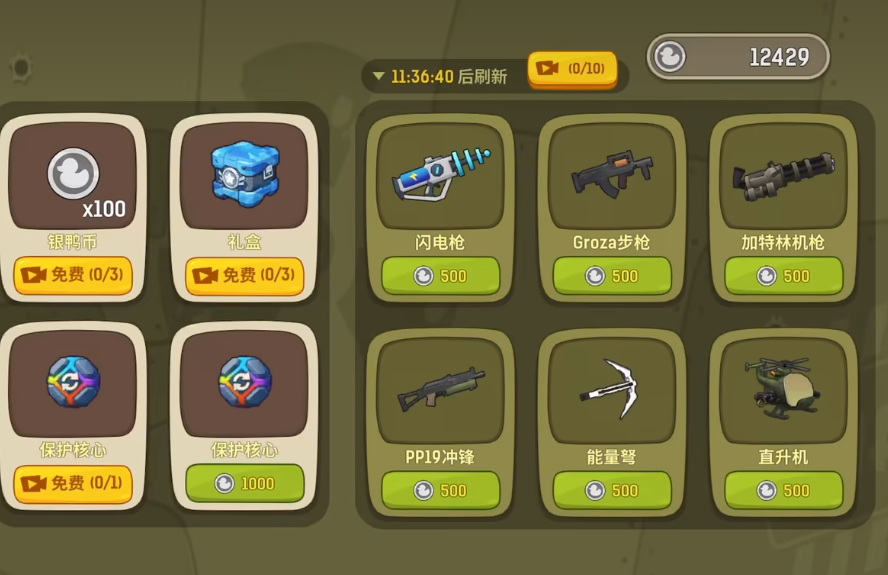
Task: Select the 银鸭币 silver duck coin image
Action: (73, 174)
